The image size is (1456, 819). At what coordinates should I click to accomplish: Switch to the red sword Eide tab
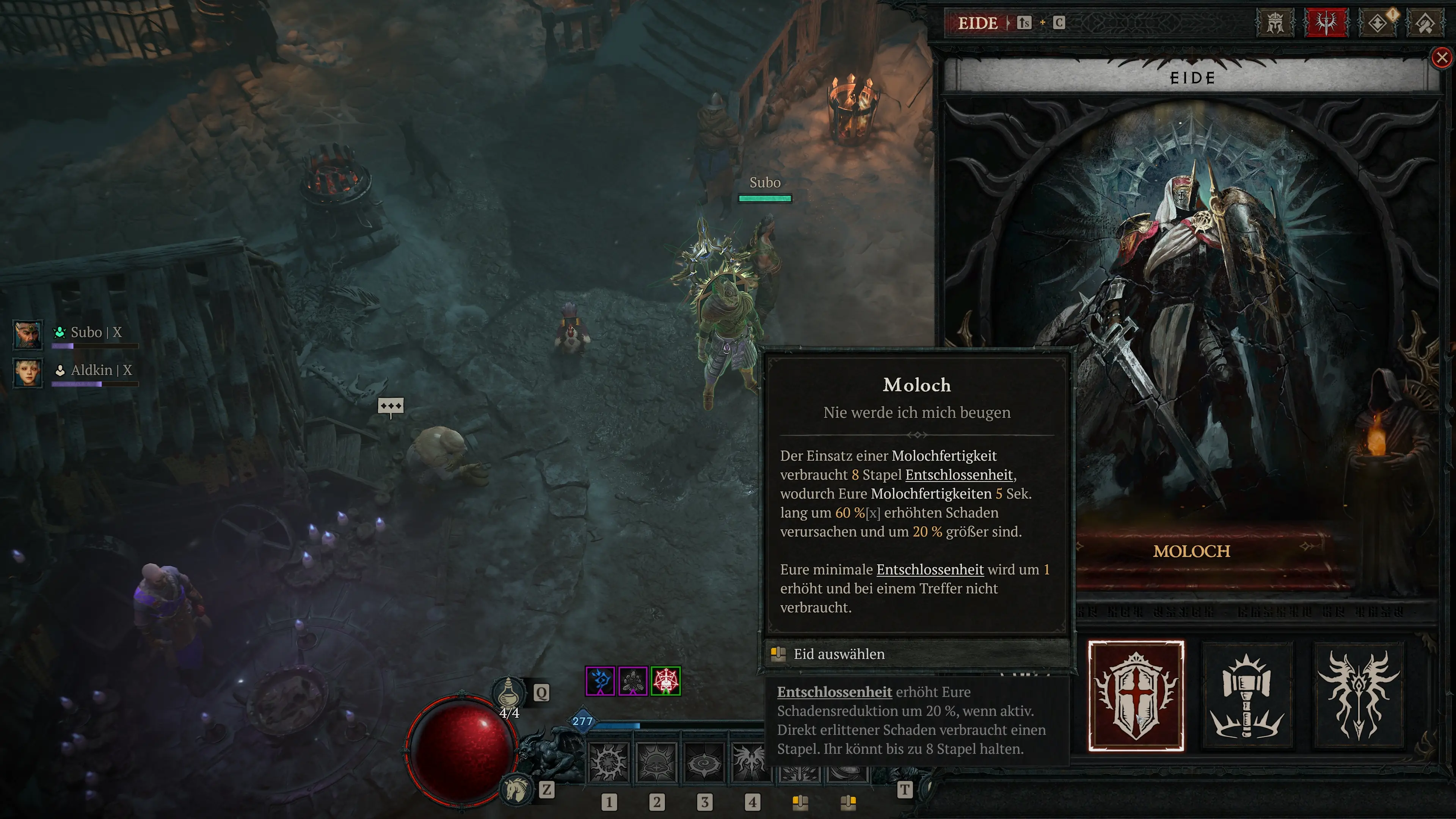tap(1326, 23)
